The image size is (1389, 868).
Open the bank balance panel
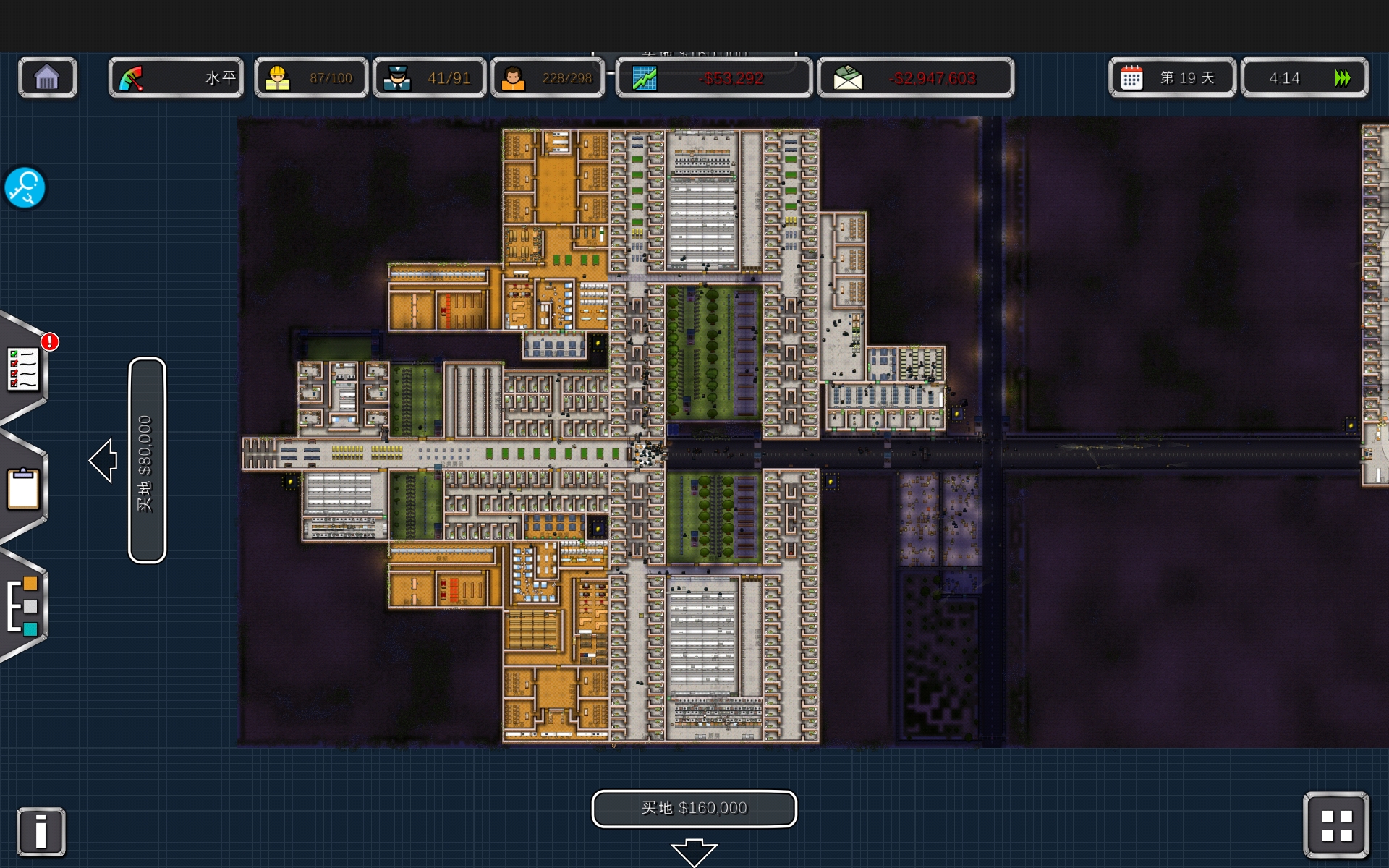tap(915, 77)
